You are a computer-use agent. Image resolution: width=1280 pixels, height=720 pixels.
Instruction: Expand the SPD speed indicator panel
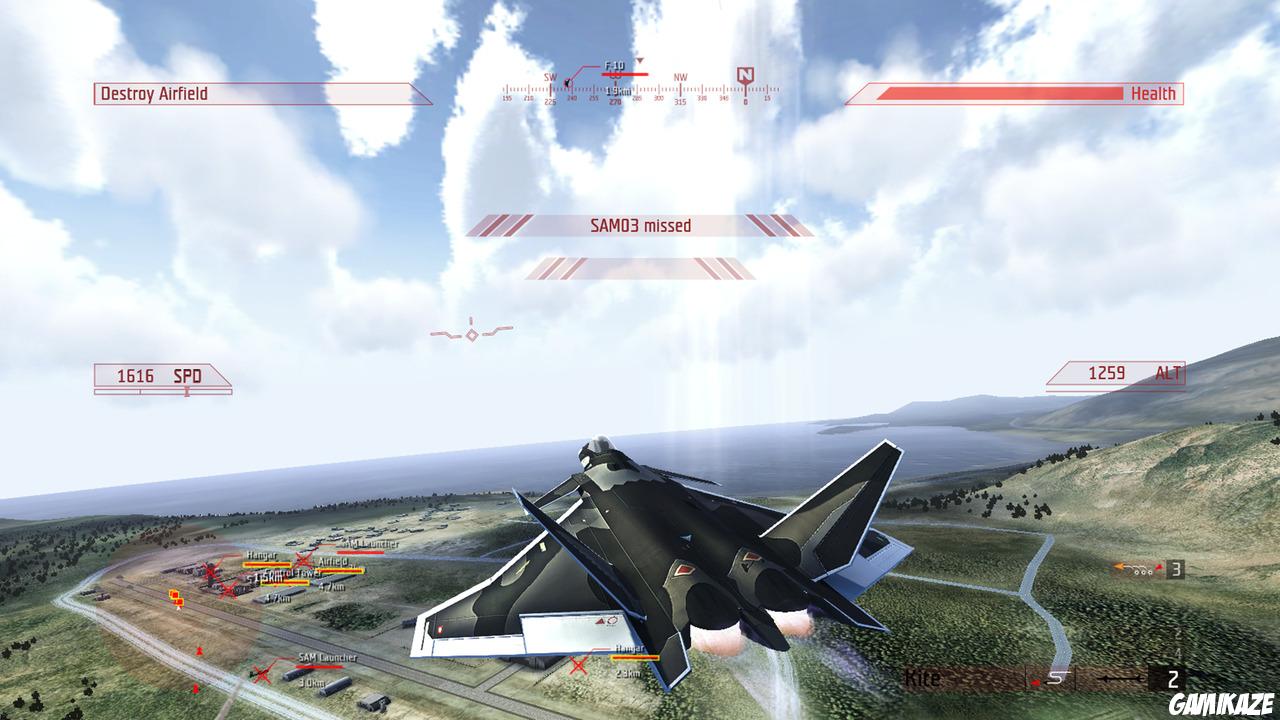(x=160, y=376)
